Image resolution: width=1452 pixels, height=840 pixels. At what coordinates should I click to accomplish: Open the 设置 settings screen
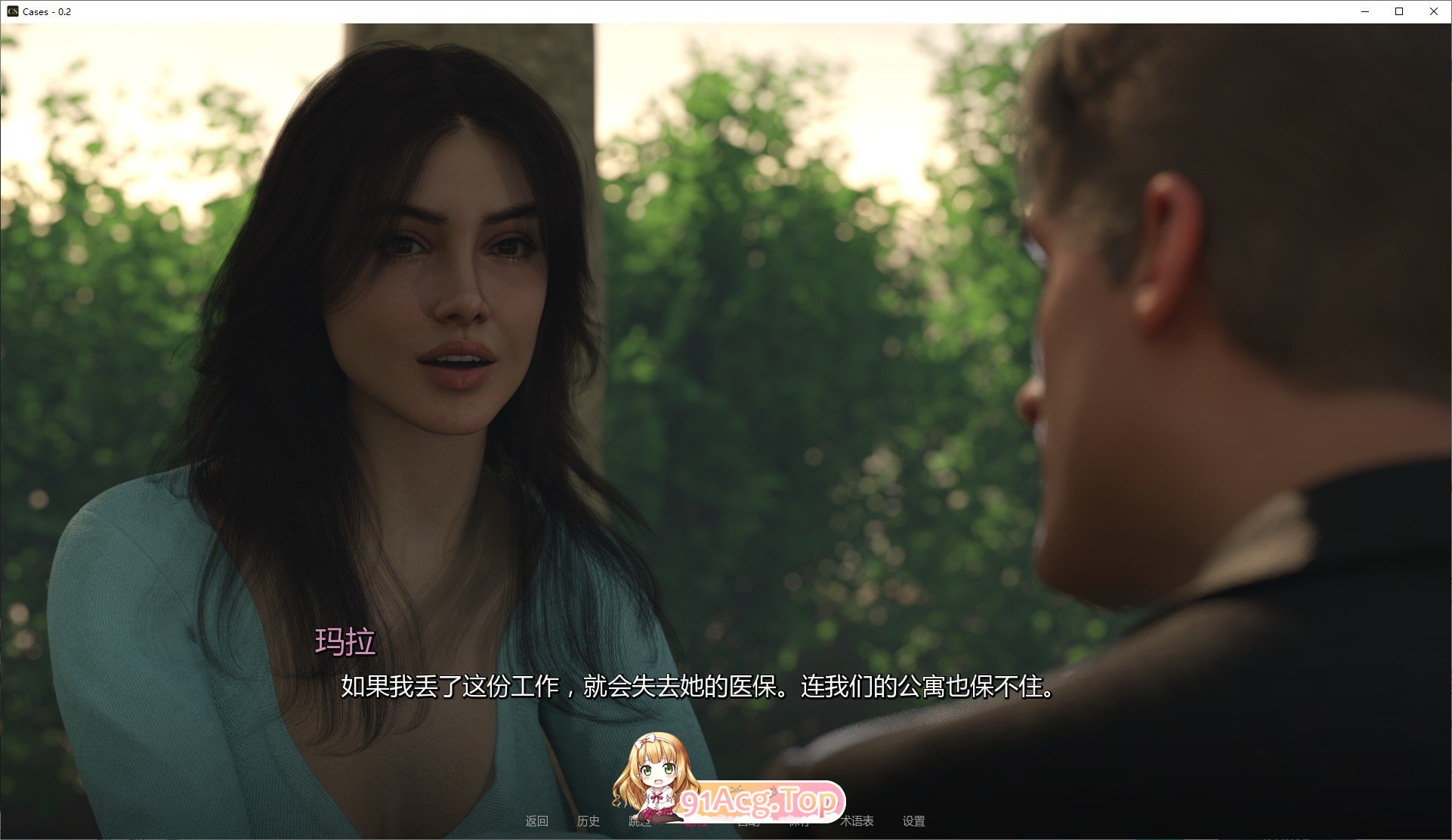coord(916,821)
